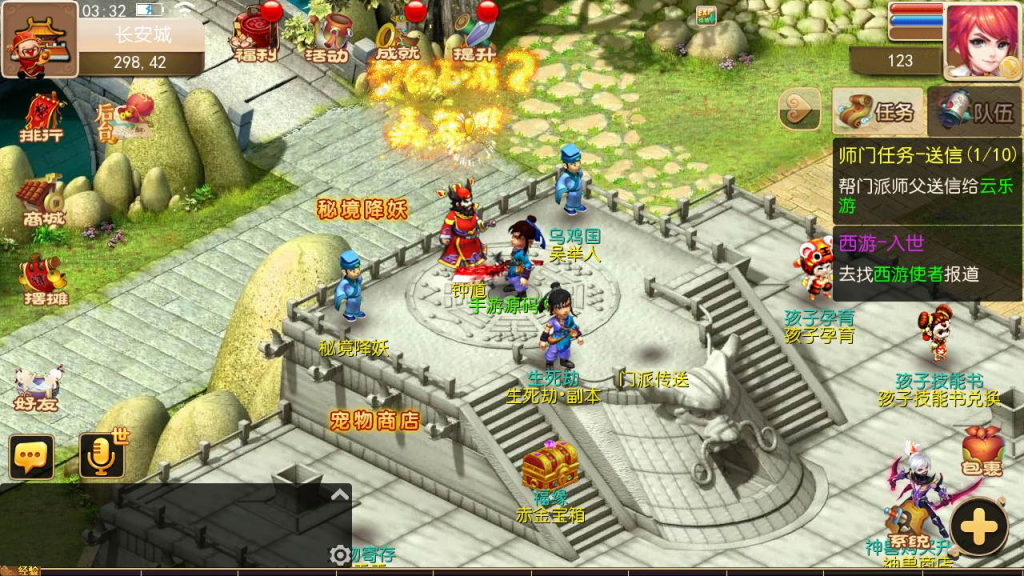Click the red-haired player avatar
1024x576 pixels.
(x=981, y=40)
